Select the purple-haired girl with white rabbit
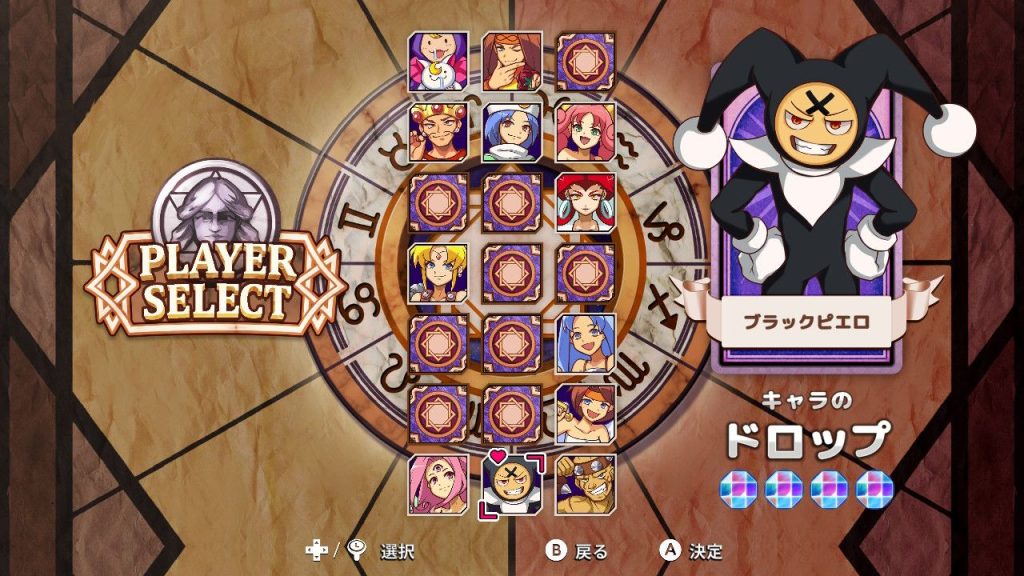This screenshot has width=1024, height=576. click(x=438, y=62)
